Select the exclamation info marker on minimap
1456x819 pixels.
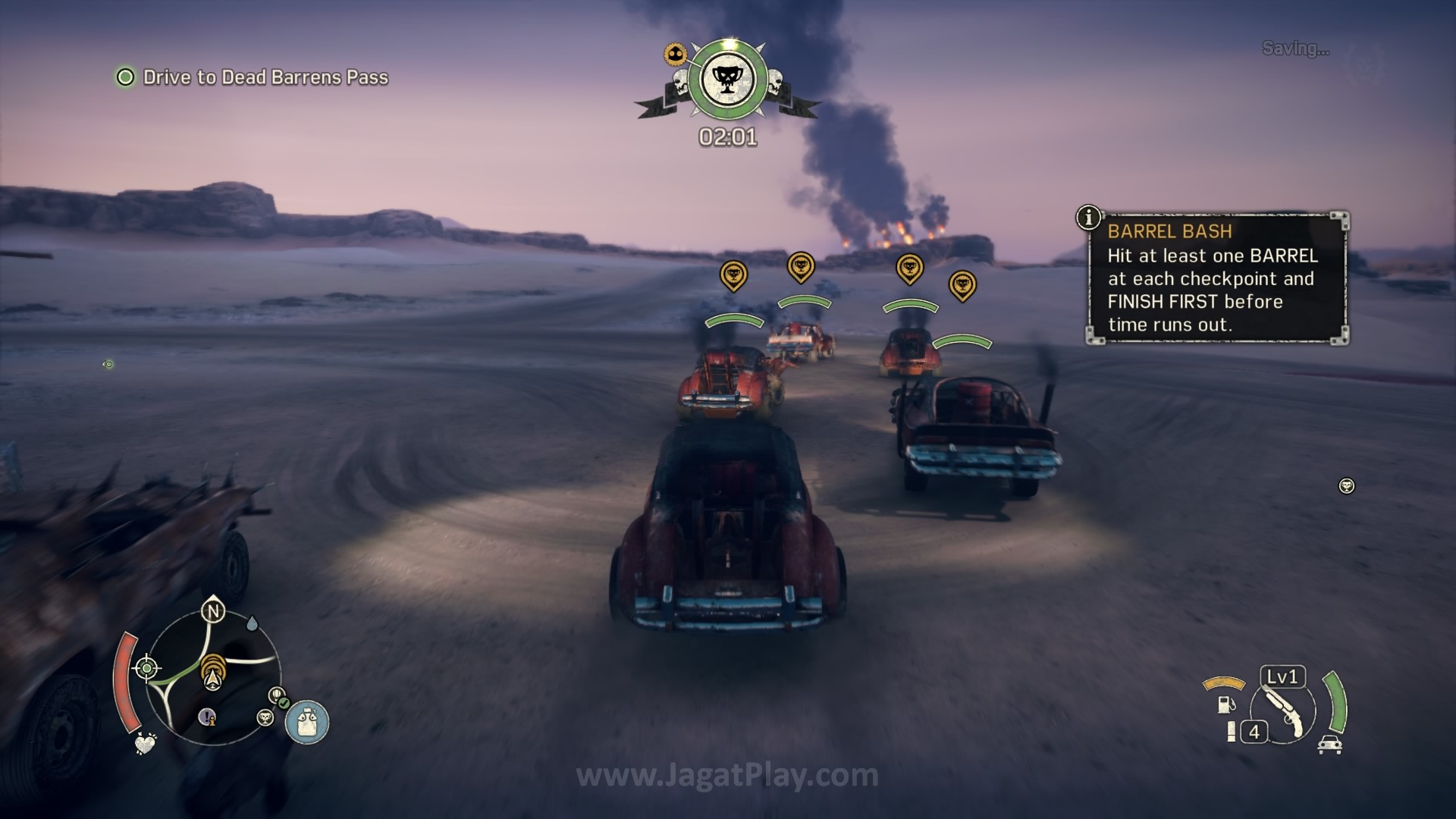pos(207,716)
